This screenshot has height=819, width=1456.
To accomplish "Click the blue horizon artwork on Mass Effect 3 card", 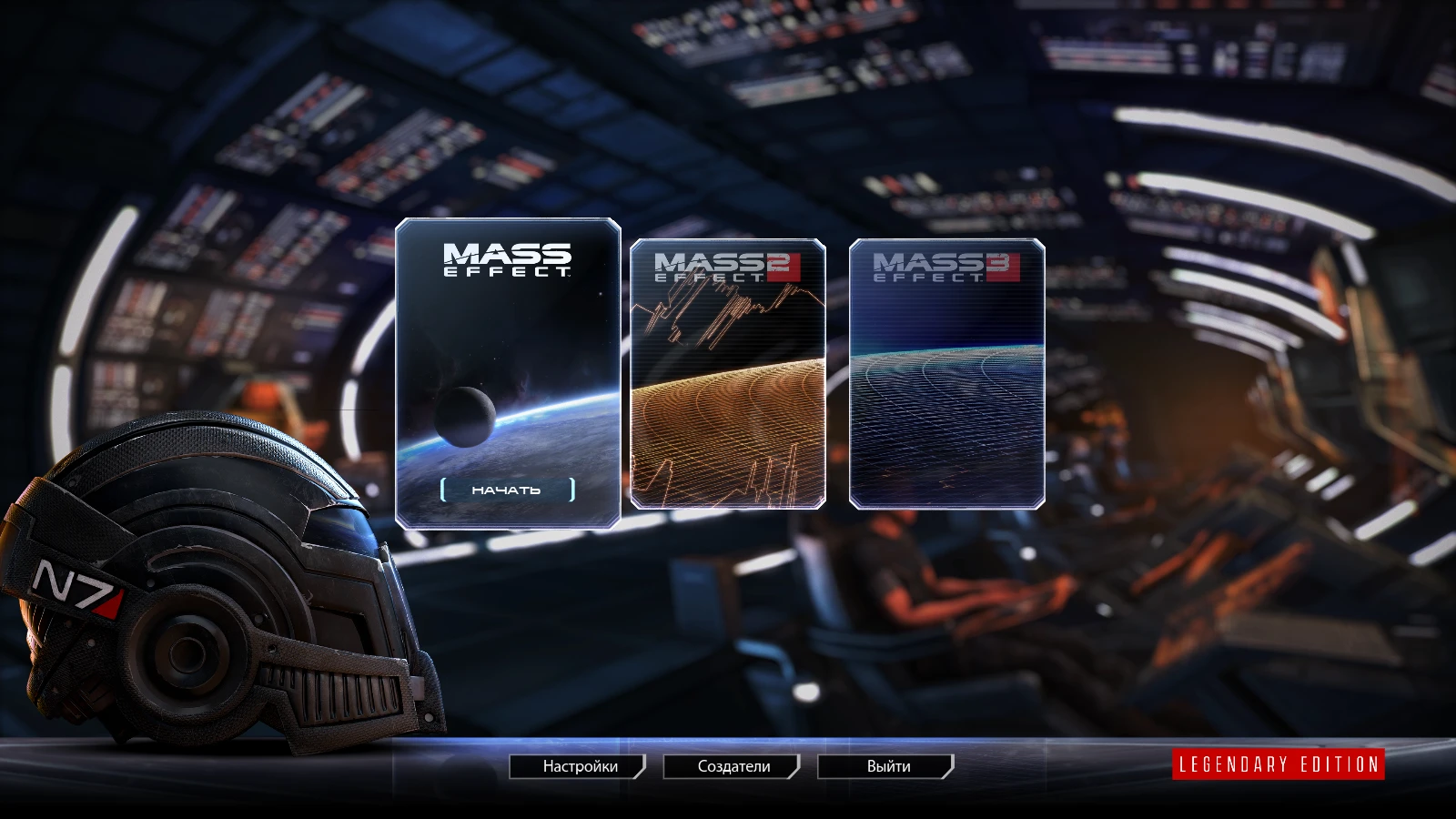I will tap(946, 382).
